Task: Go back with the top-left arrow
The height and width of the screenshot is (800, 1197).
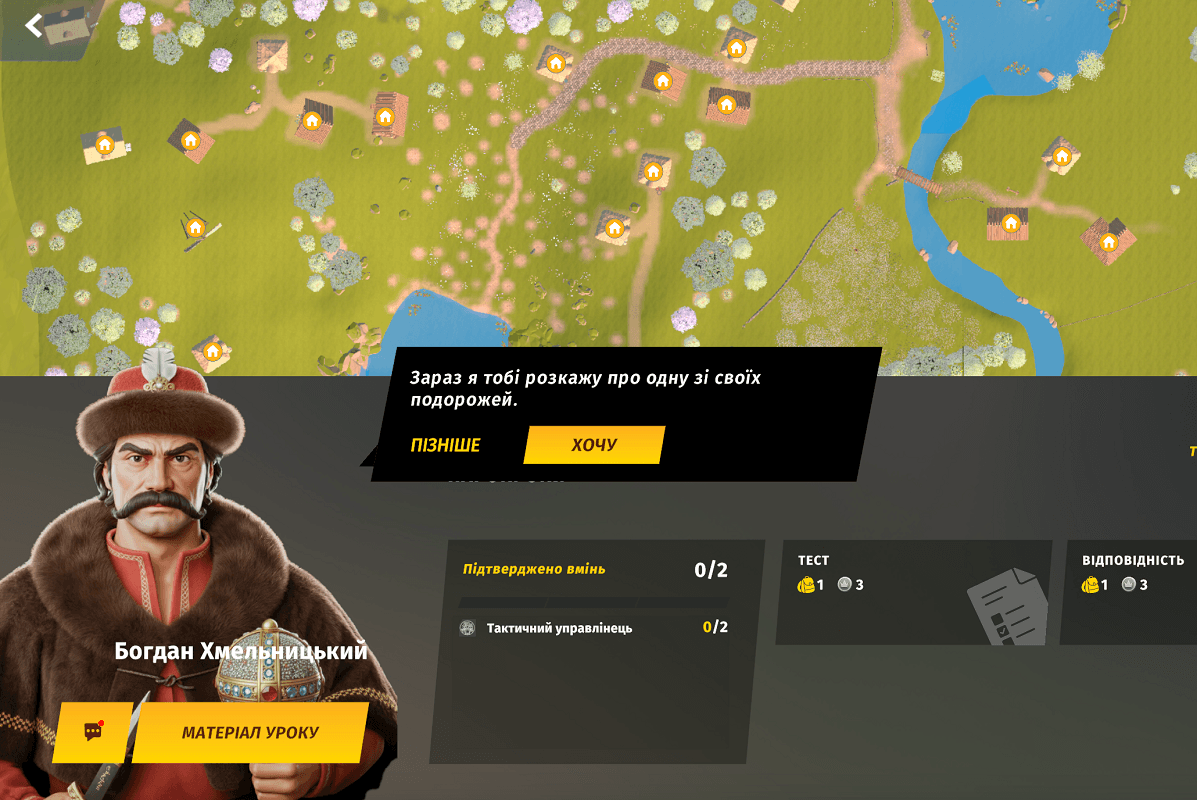Action: [34, 25]
